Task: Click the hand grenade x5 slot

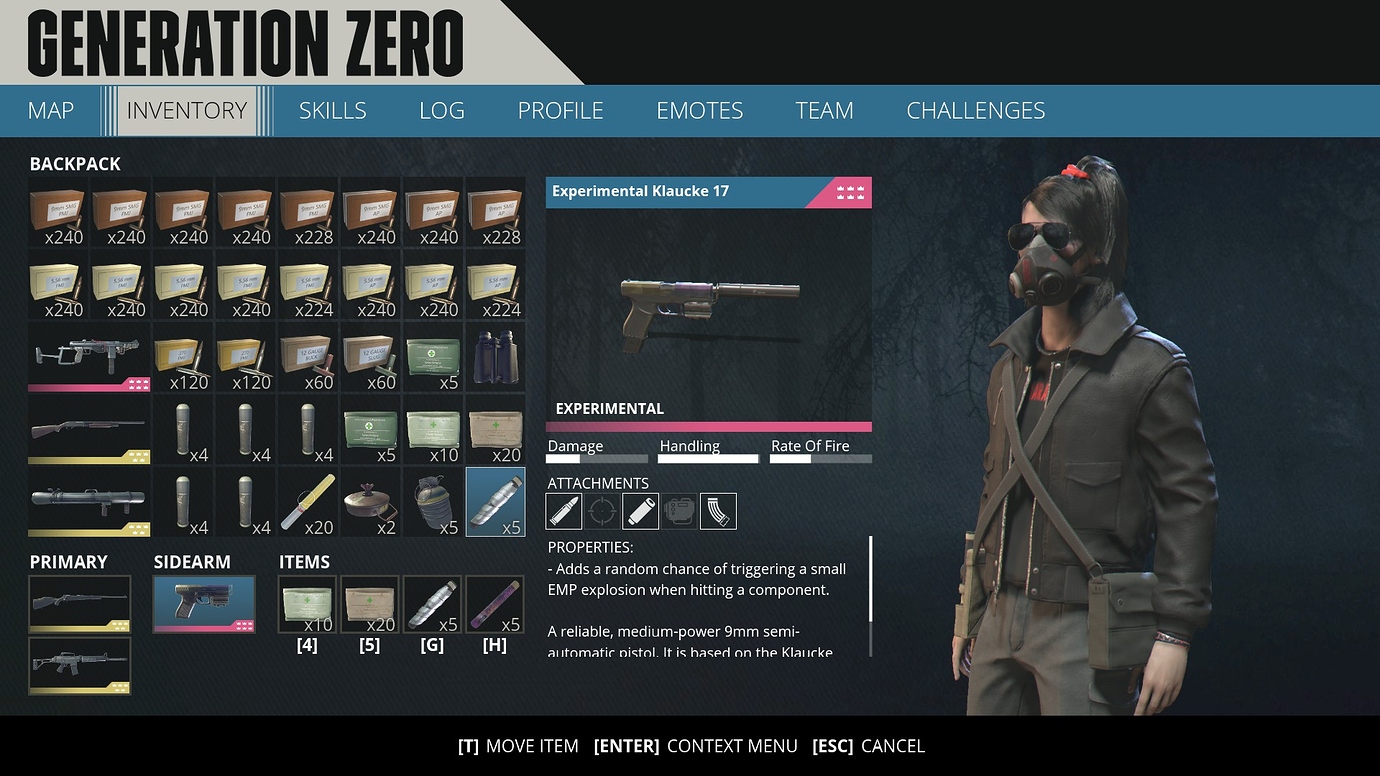Action: (433, 501)
